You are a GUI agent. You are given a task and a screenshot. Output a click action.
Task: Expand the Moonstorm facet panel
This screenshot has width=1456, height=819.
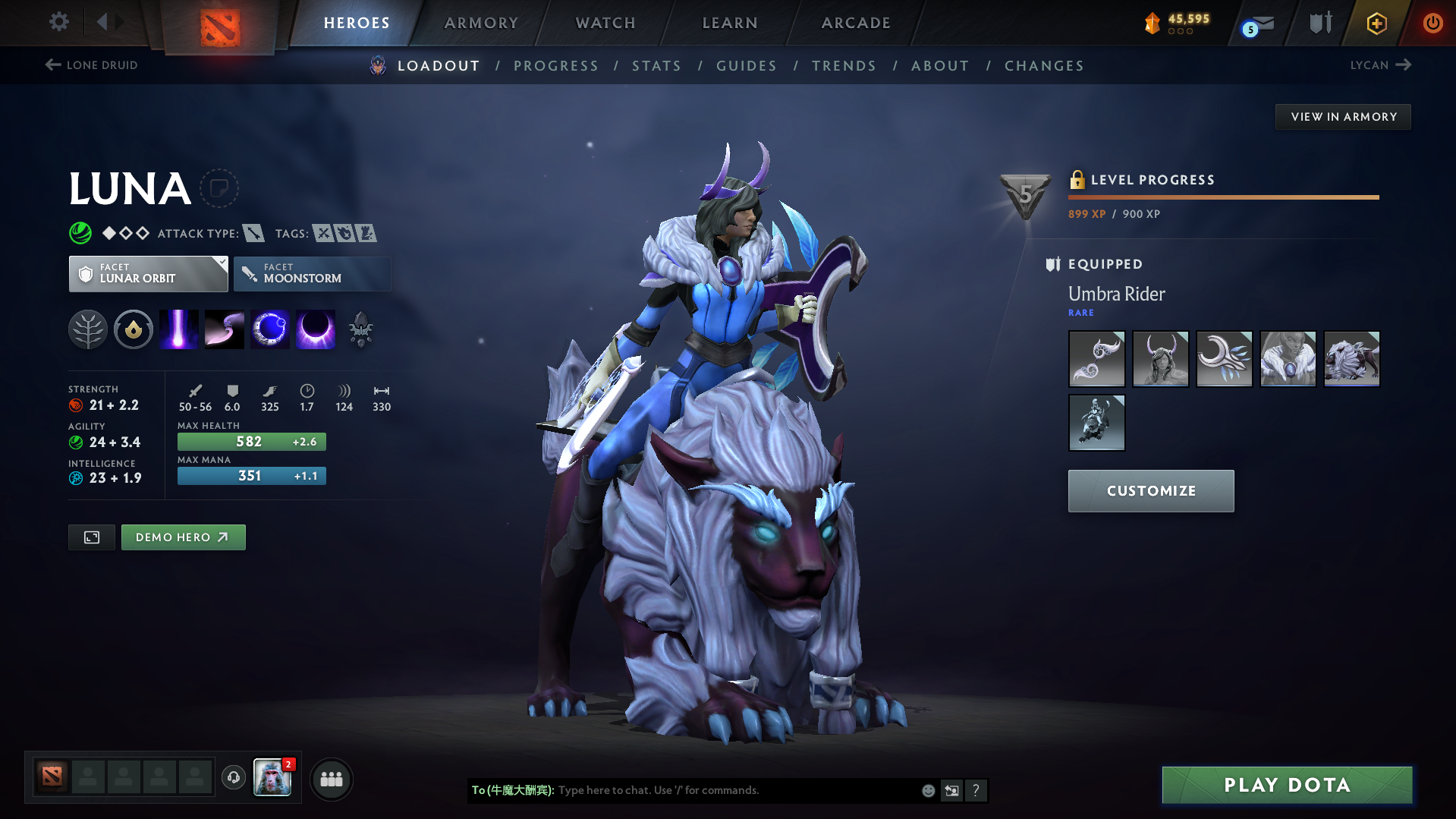312,273
